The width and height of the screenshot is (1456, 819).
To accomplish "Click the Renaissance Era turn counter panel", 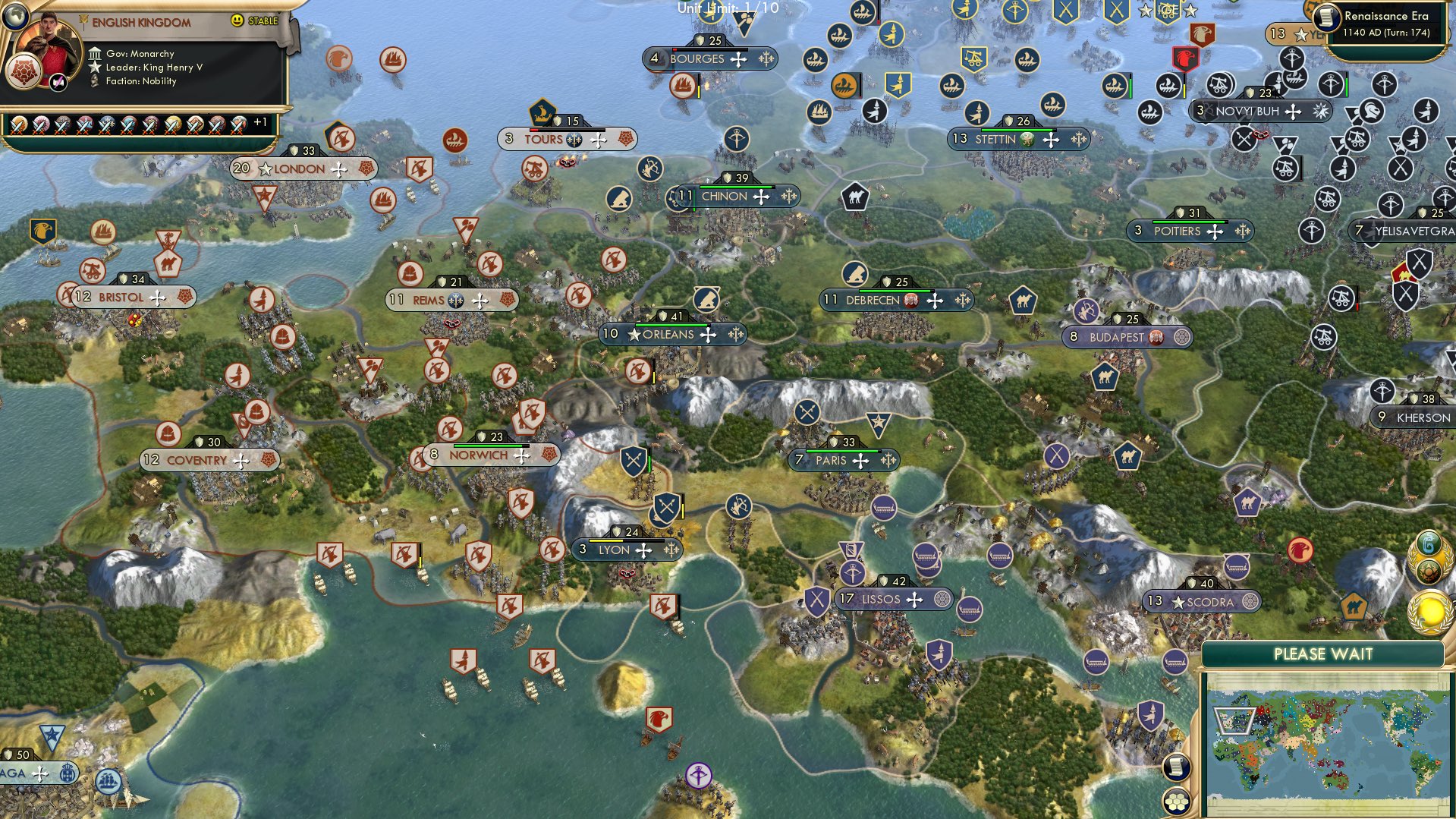I will pyautogui.click(x=1388, y=25).
